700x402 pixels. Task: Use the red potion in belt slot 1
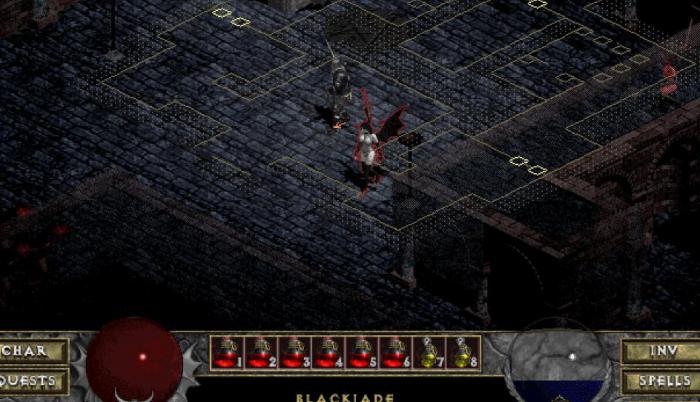[x=227, y=352]
